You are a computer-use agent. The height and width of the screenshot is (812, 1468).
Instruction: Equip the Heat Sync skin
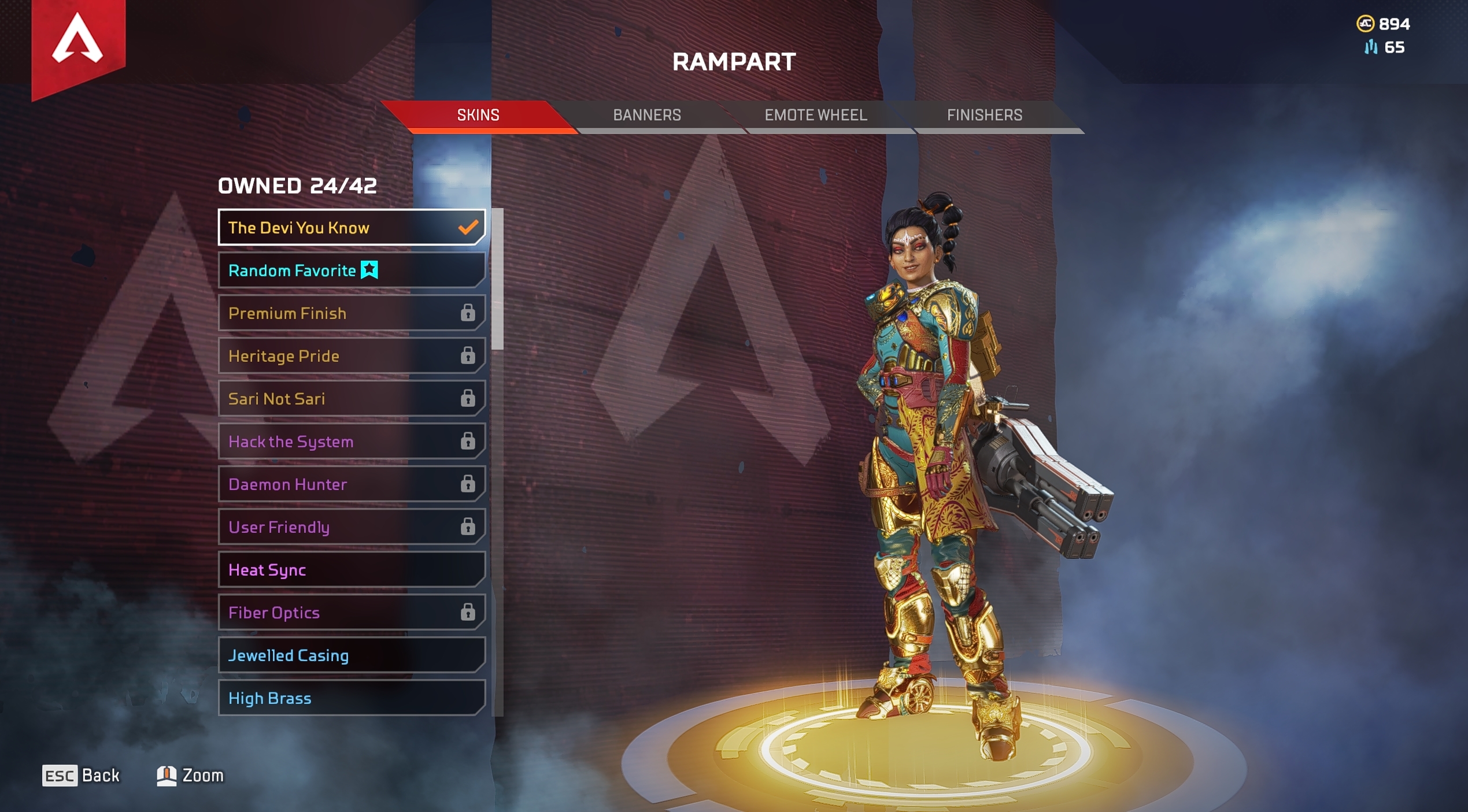(x=351, y=569)
